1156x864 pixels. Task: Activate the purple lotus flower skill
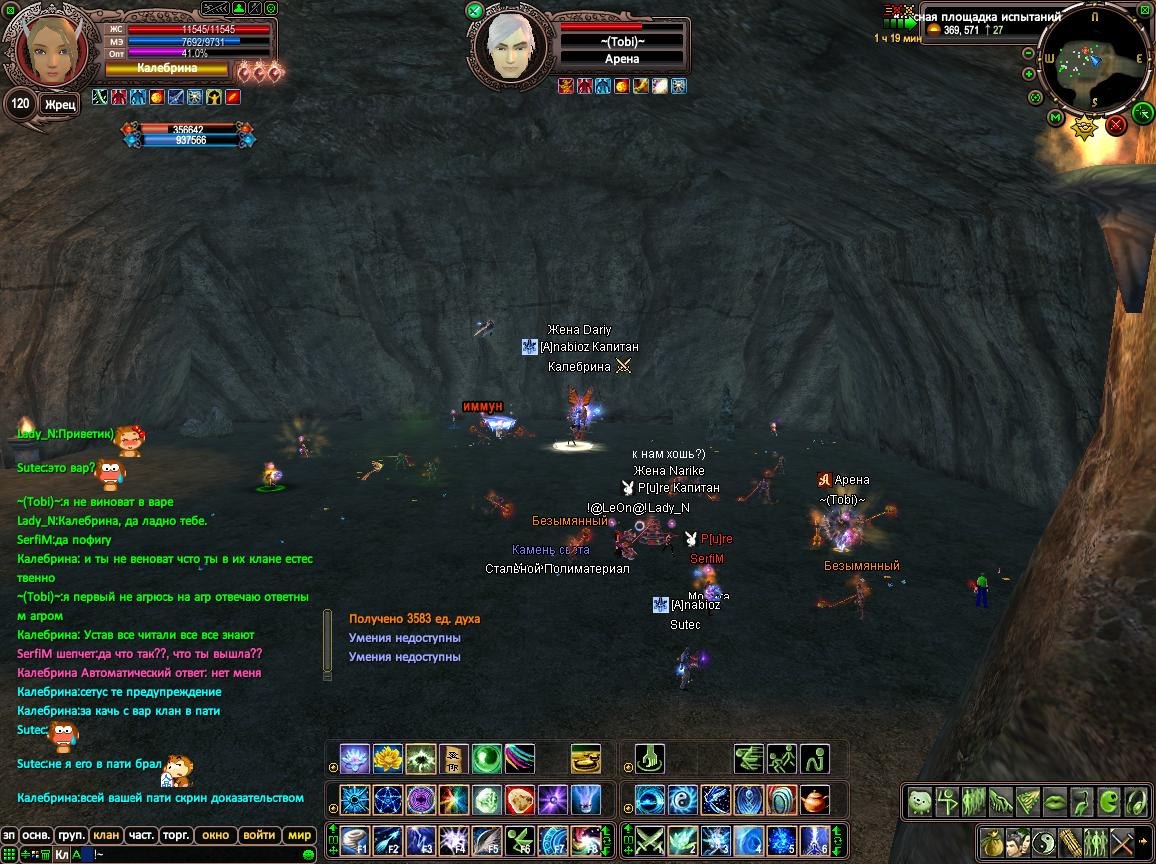tap(355, 759)
